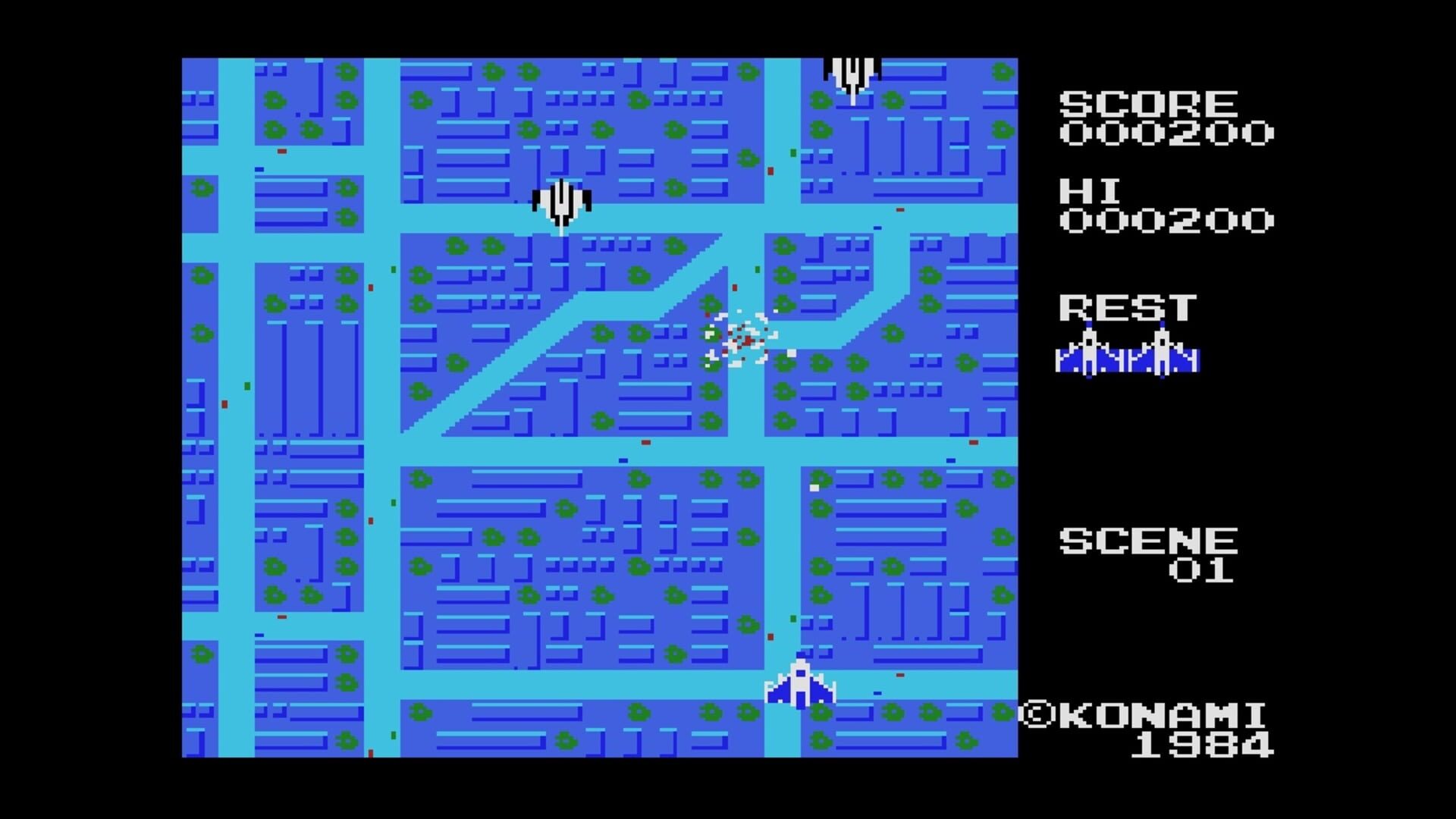
Task: Click the enemy plane in the top right corner
Action: [x=851, y=72]
